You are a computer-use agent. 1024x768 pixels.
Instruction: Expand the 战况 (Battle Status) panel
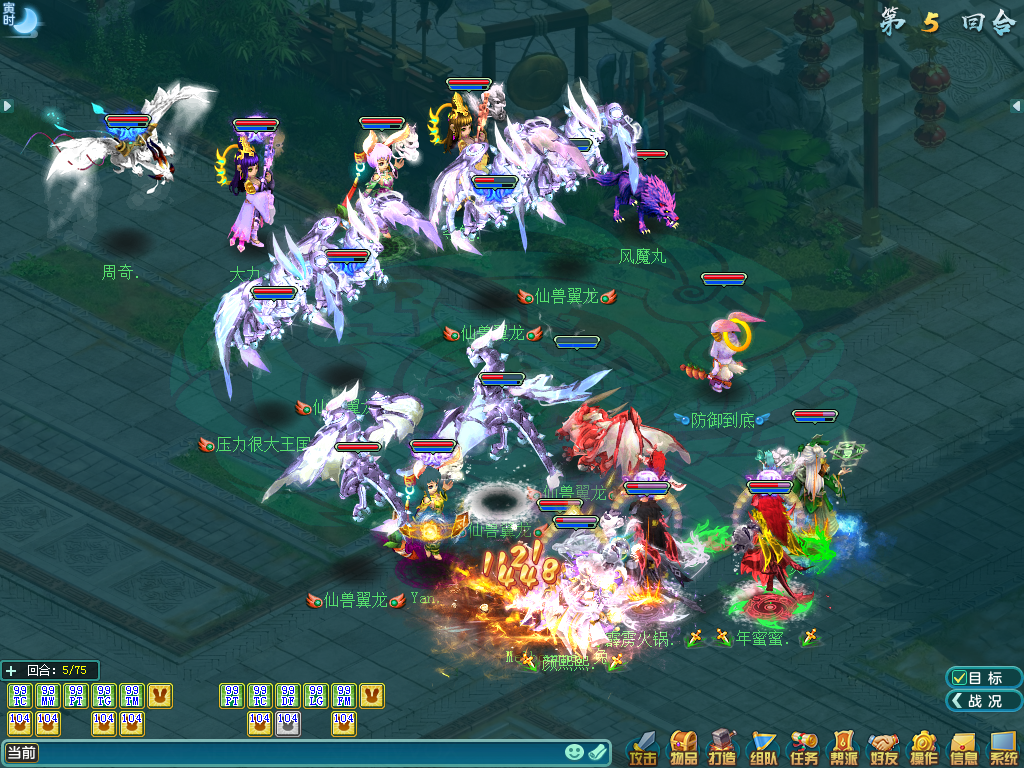click(983, 701)
